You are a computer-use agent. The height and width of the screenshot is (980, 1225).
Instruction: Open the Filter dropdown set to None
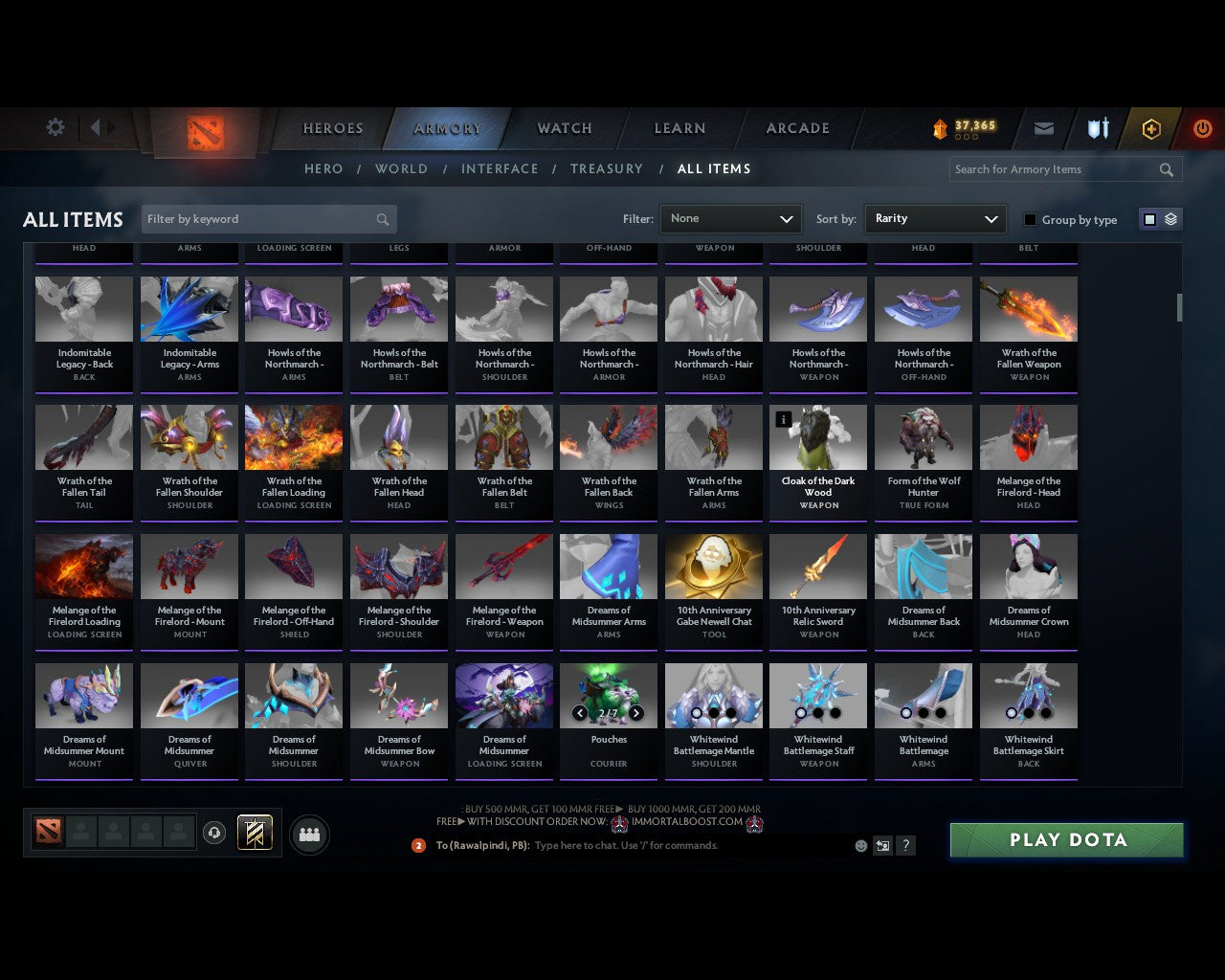coord(730,219)
